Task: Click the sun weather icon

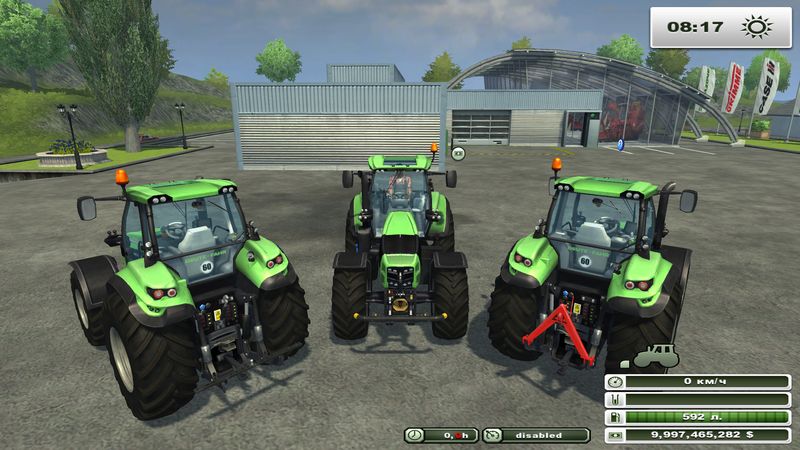Action: point(757,26)
